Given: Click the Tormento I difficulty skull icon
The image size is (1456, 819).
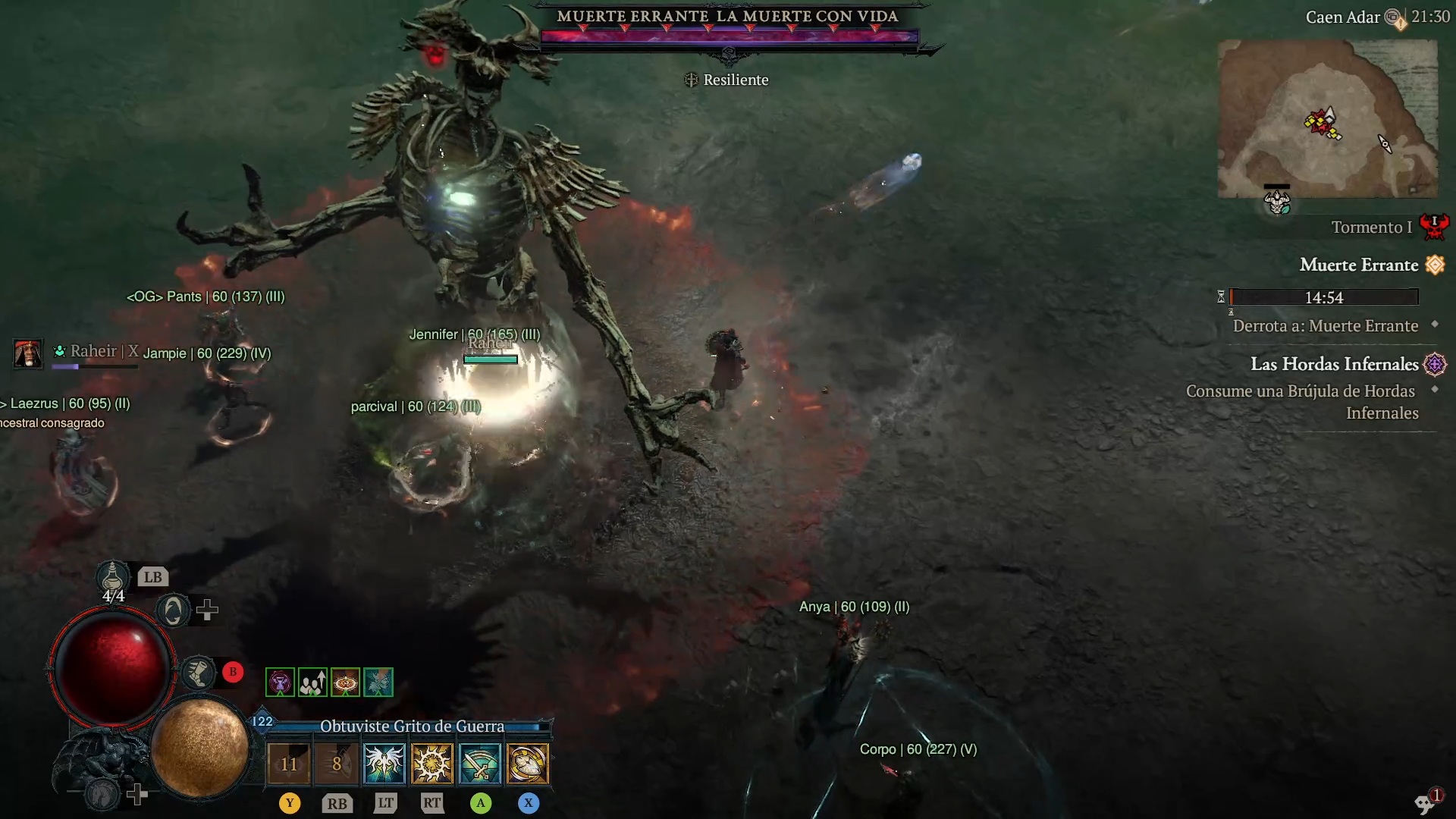Looking at the screenshot, I should coord(1433,226).
